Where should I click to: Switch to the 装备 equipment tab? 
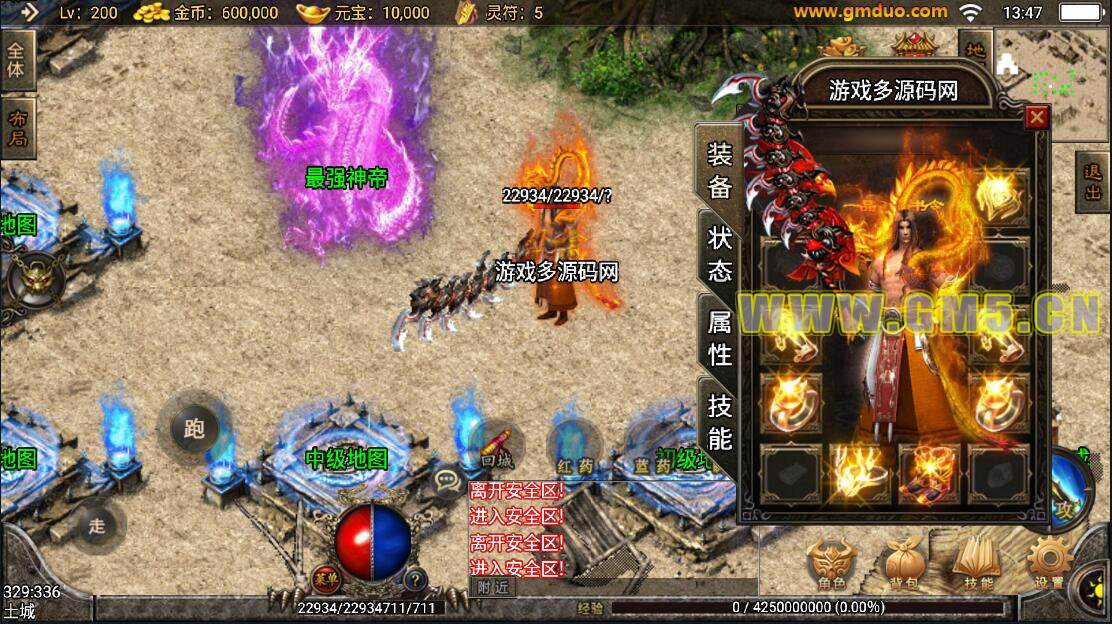pyautogui.click(x=720, y=171)
